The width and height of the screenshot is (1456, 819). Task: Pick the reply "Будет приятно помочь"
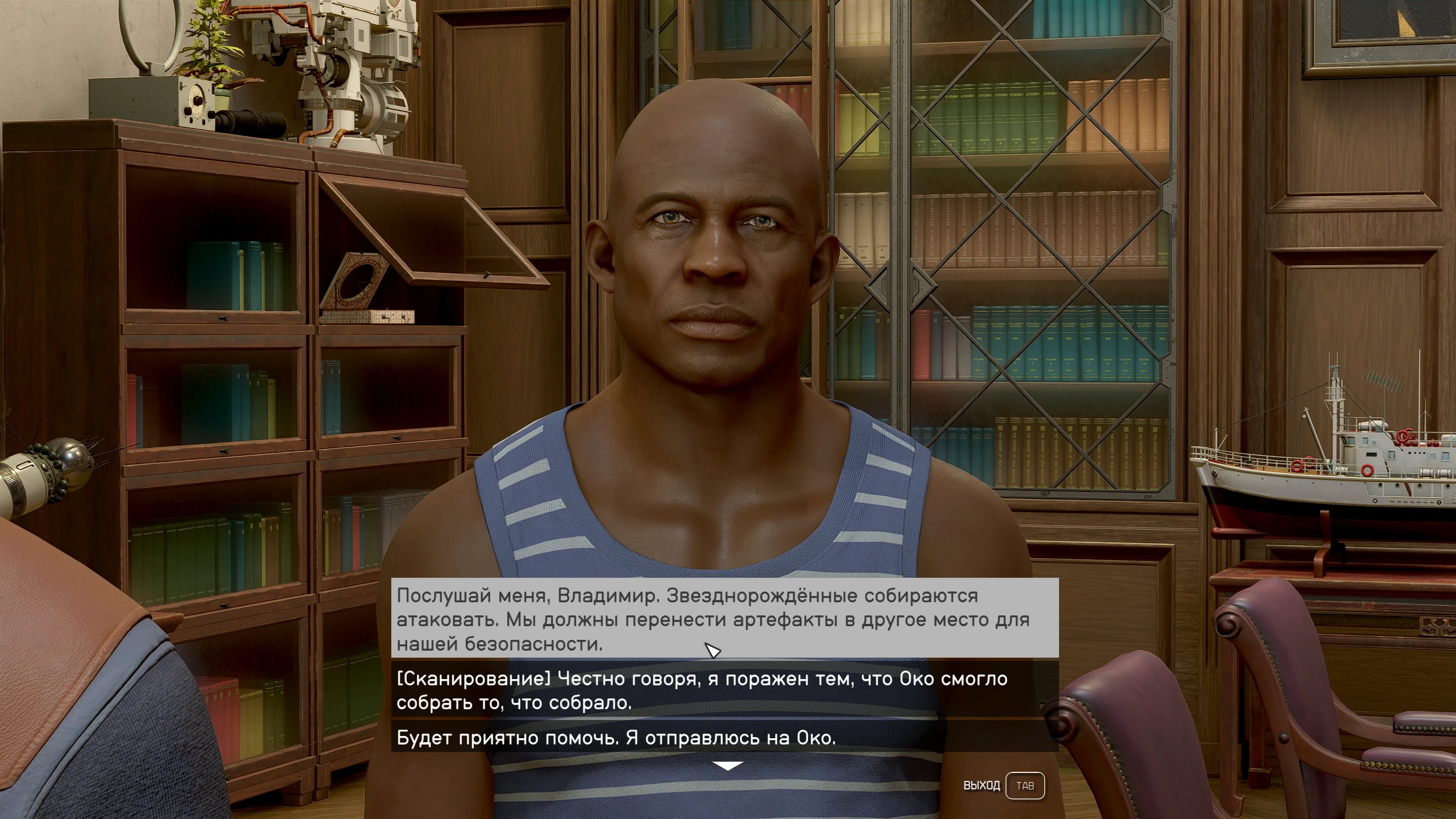(x=724, y=738)
